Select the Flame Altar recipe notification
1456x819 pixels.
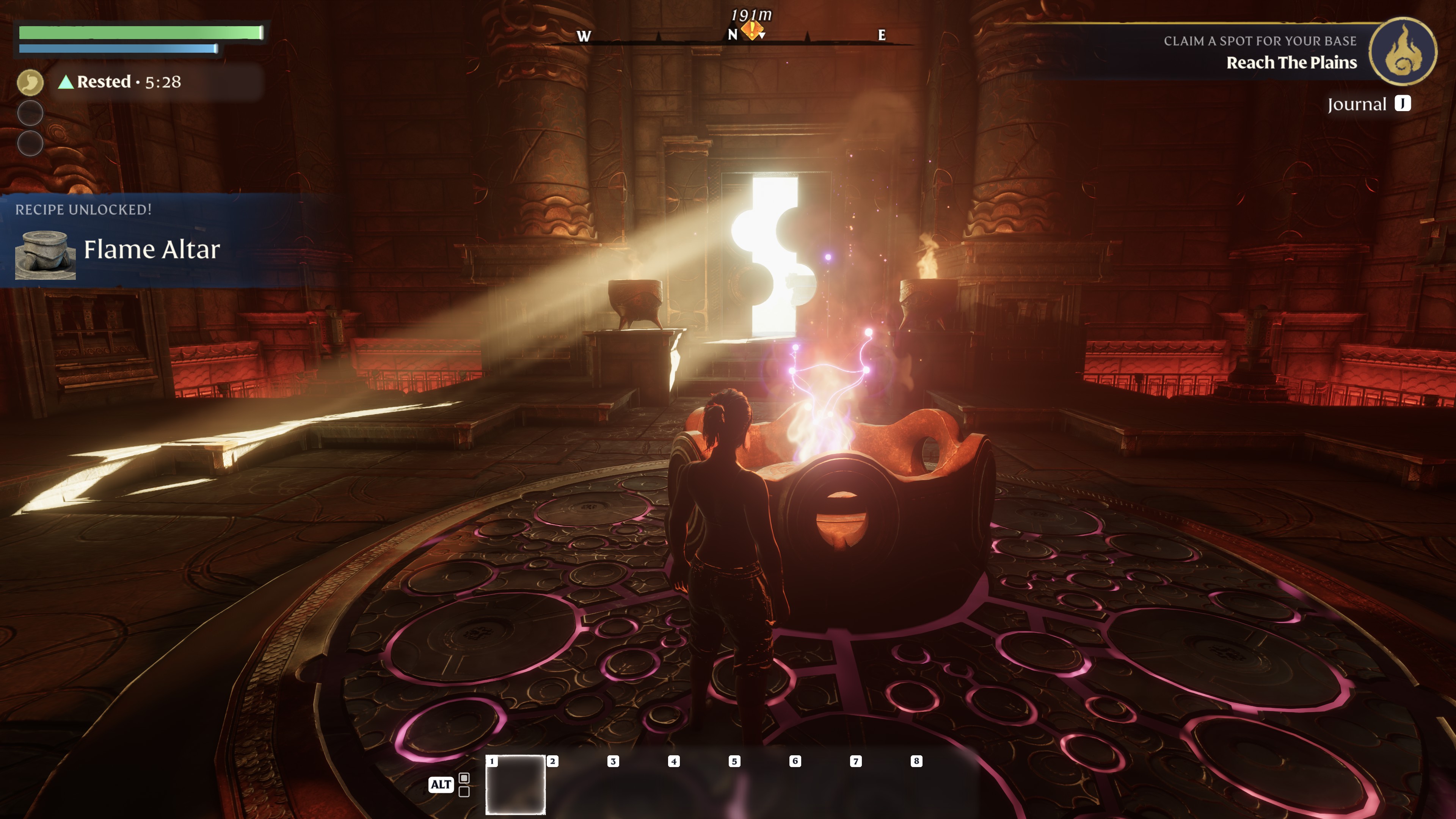(152, 249)
